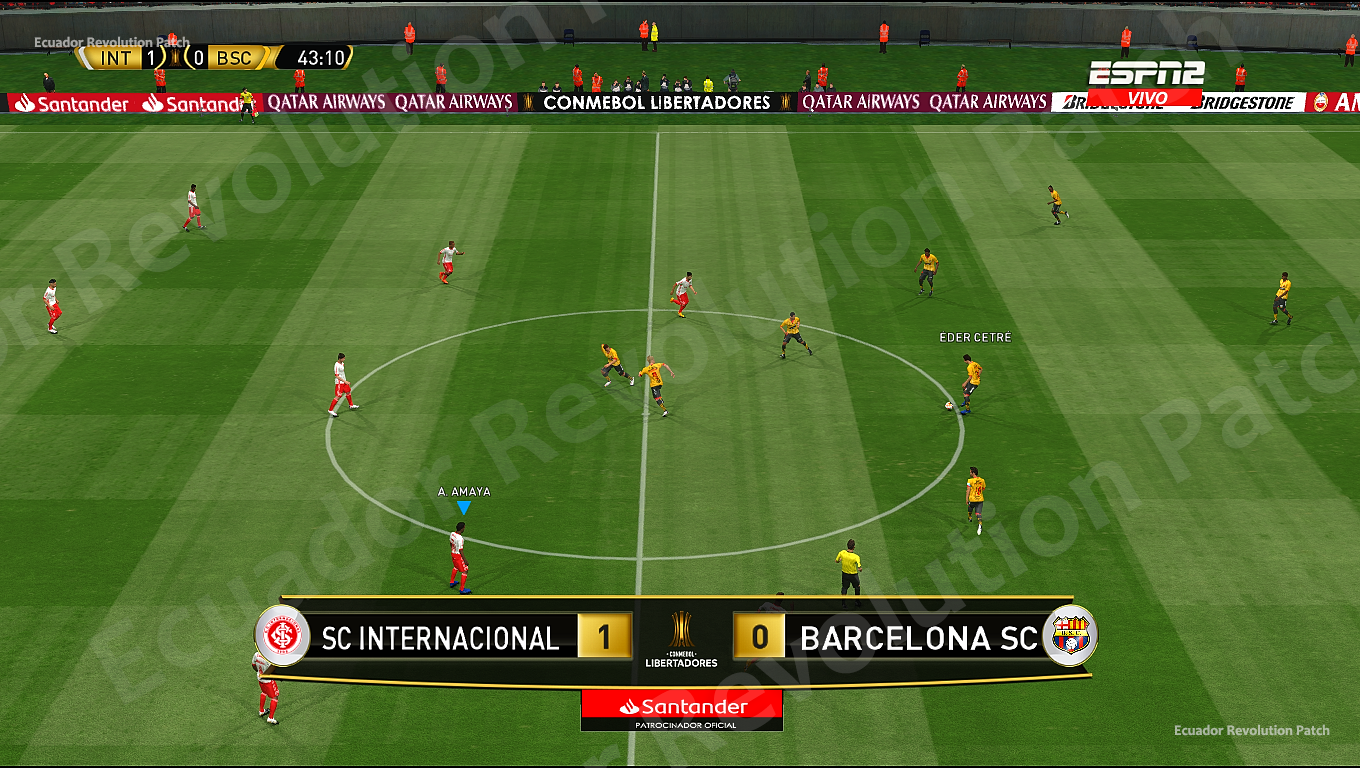The image size is (1360, 768).
Task: Toggle the red VIVO live indicator
Action: click(1146, 97)
